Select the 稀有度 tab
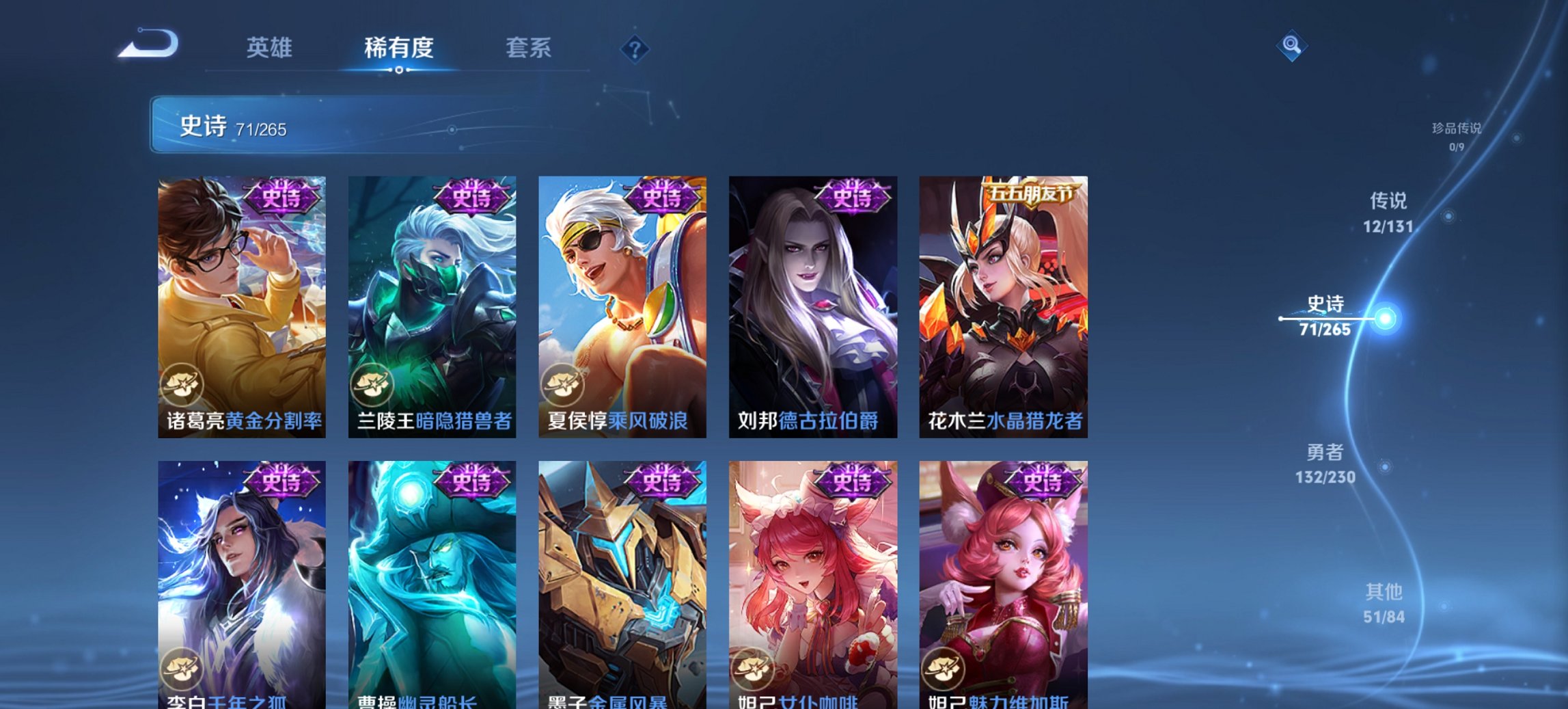This screenshot has height=709, width=1568. [x=398, y=48]
